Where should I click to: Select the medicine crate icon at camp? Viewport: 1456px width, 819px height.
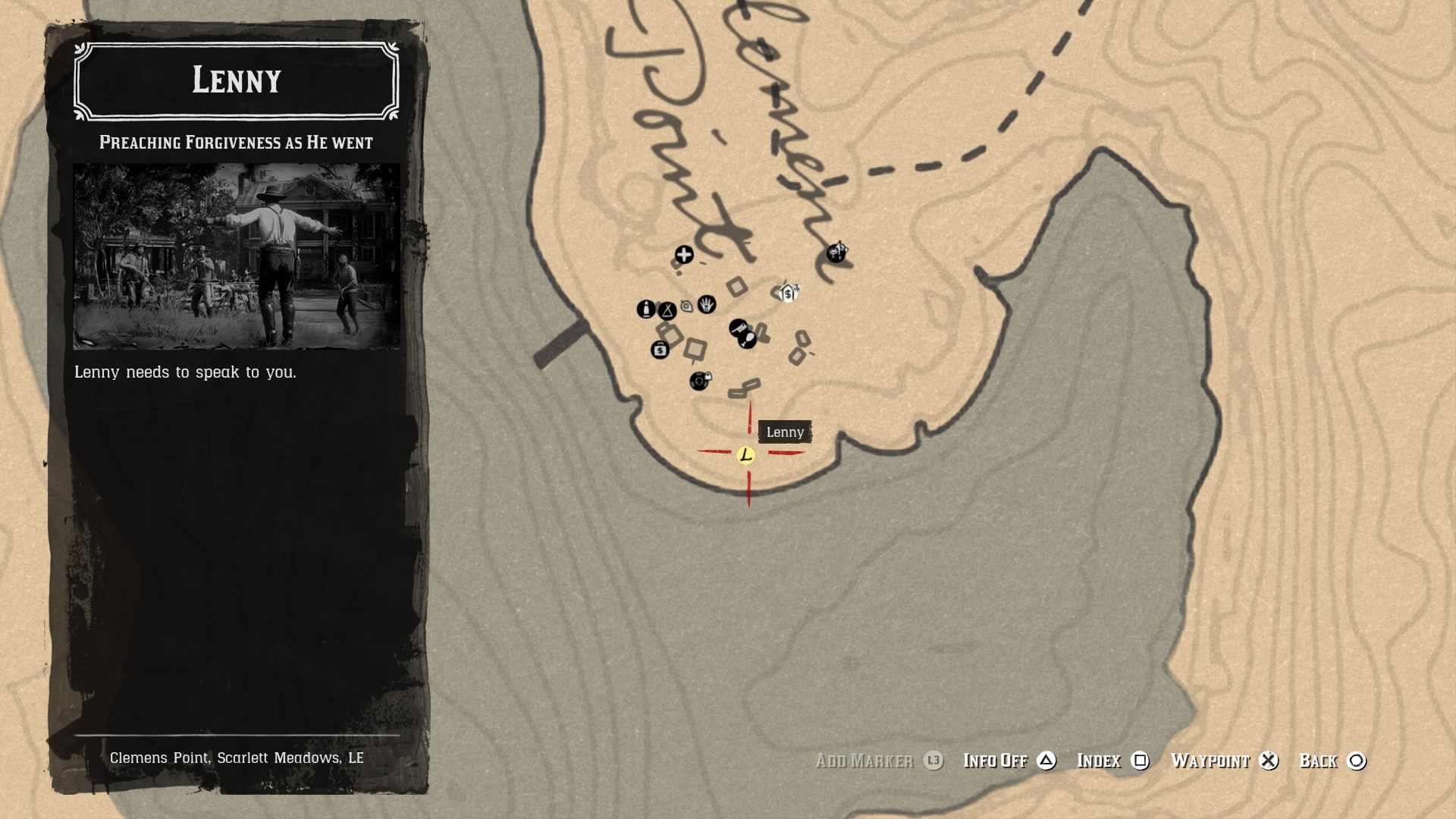685,255
